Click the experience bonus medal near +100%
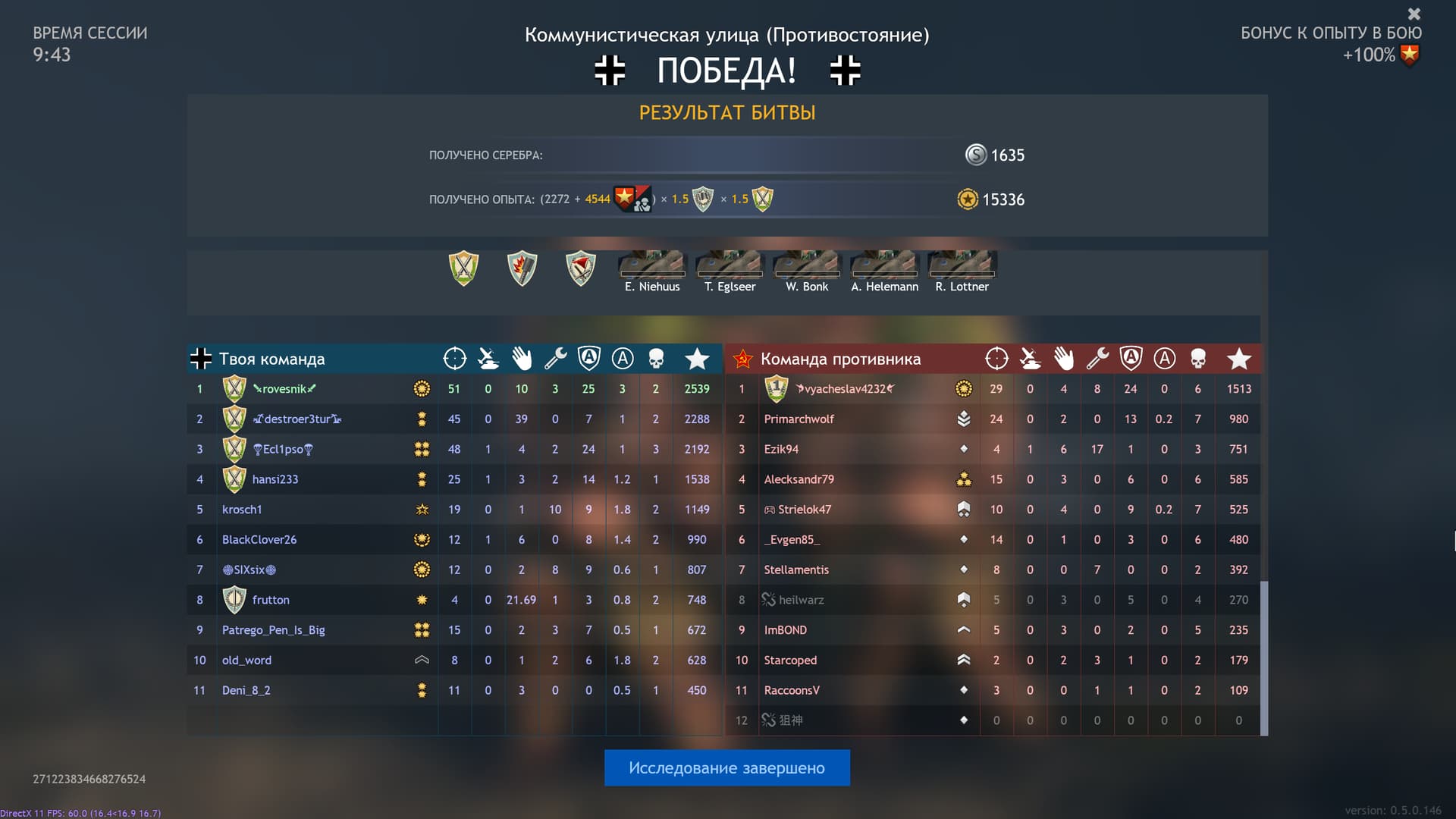The image size is (1456, 819). point(1410,55)
